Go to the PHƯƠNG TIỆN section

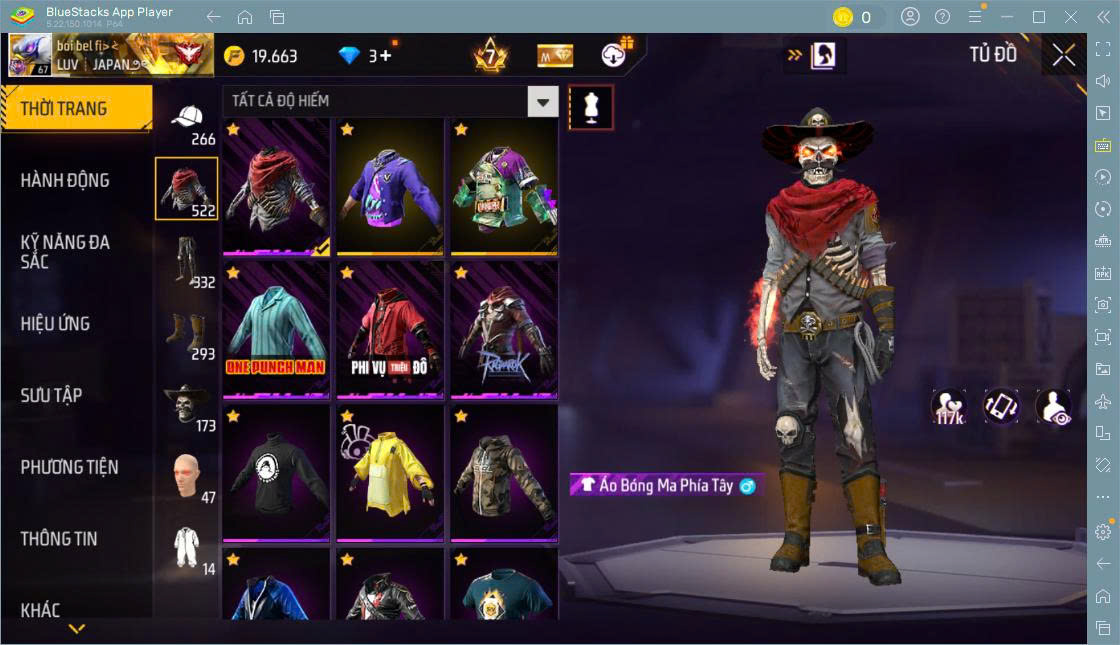click(69, 467)
